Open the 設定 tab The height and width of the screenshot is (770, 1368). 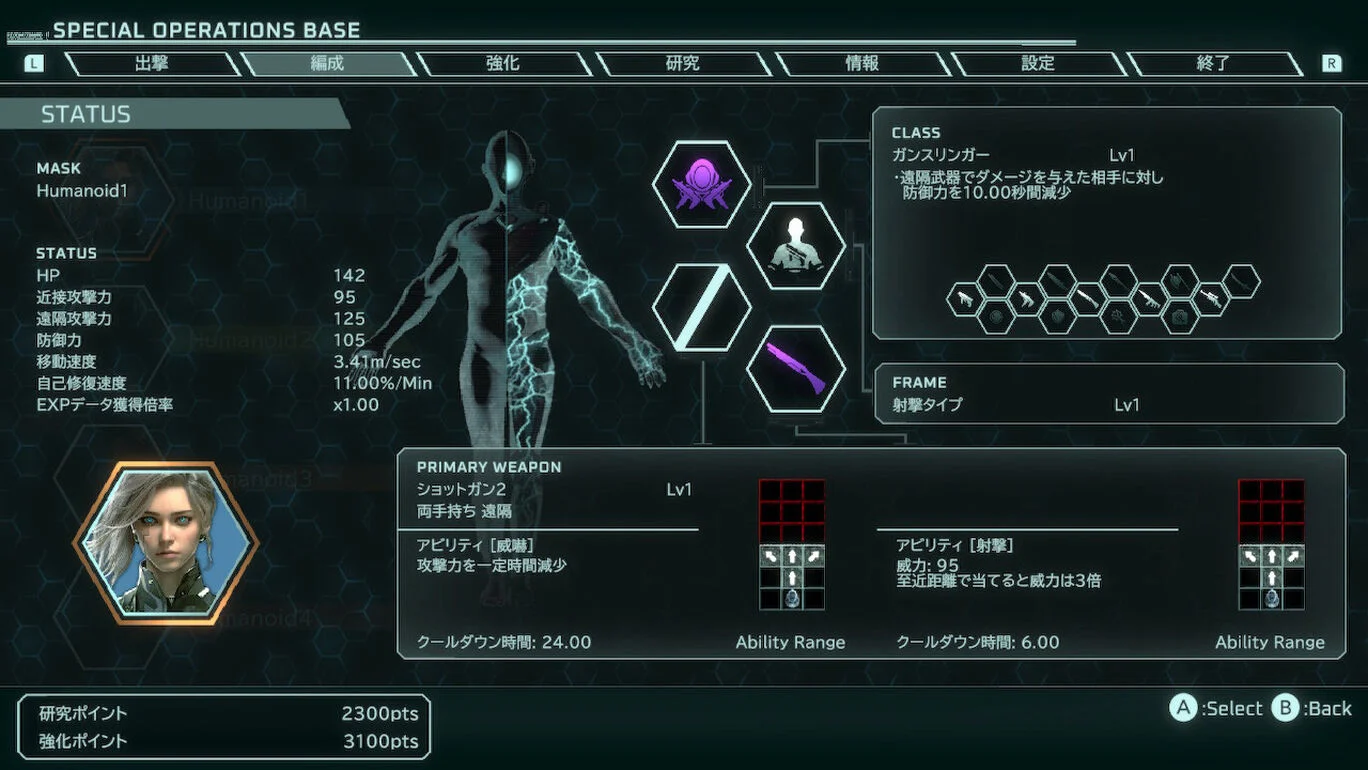point(1038,63)
